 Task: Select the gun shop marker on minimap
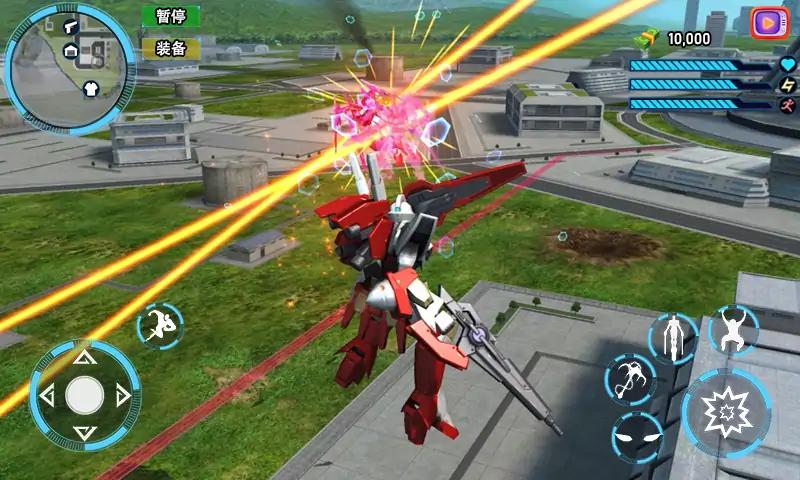click(x=71, y=26)
